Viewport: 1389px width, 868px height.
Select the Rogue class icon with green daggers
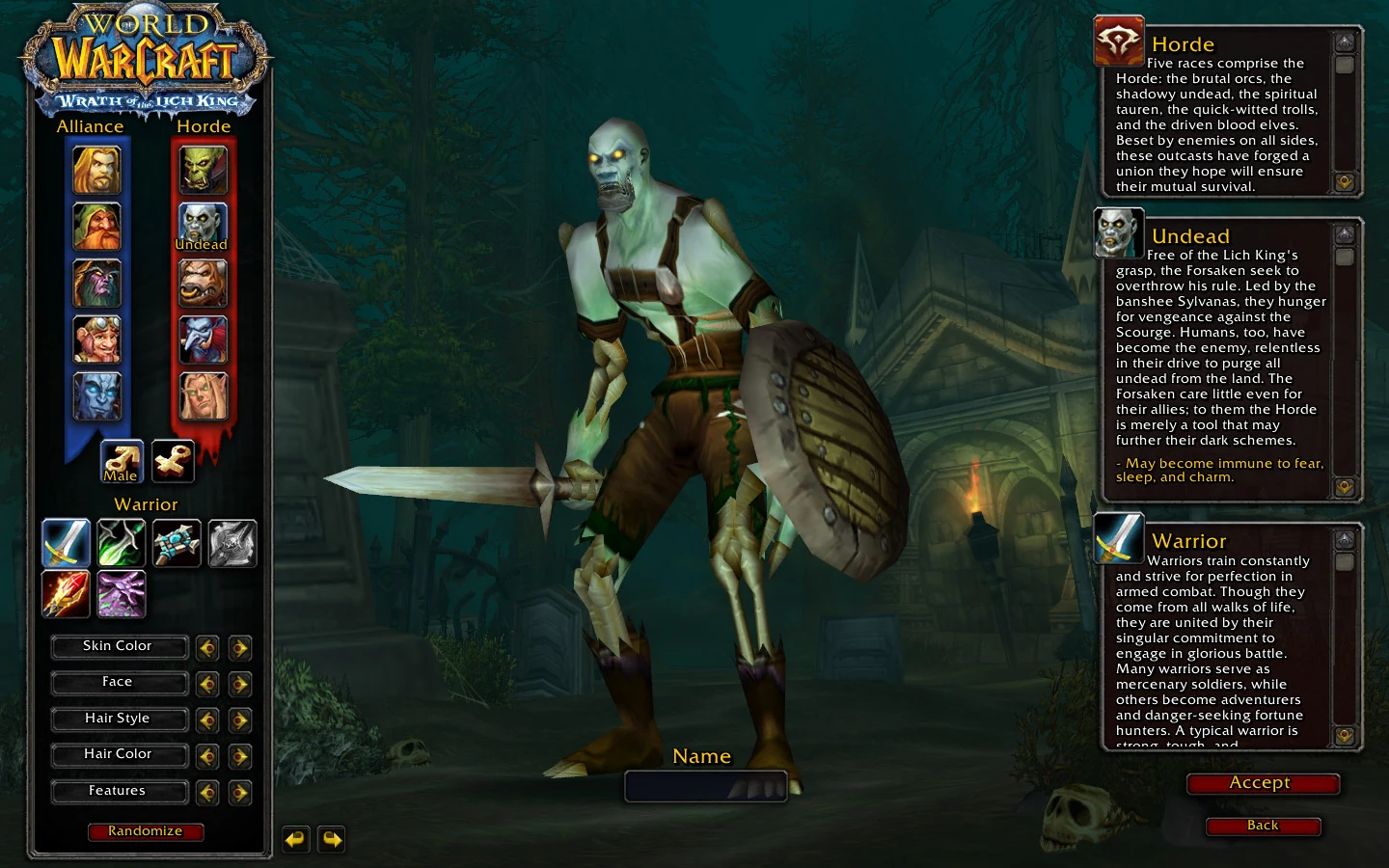click(120, 543)
